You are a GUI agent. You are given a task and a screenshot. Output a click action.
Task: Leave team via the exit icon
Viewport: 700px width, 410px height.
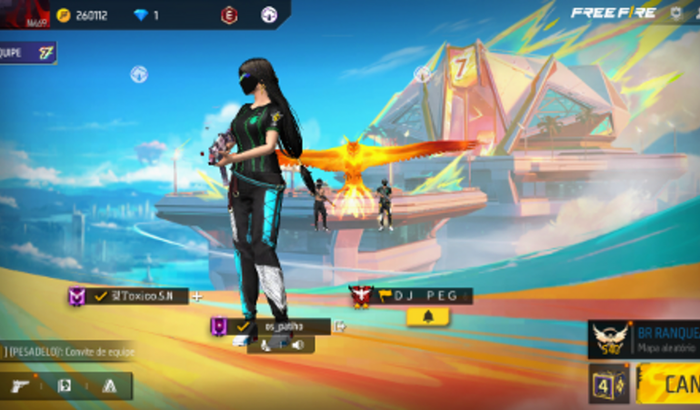click(340, 326)
